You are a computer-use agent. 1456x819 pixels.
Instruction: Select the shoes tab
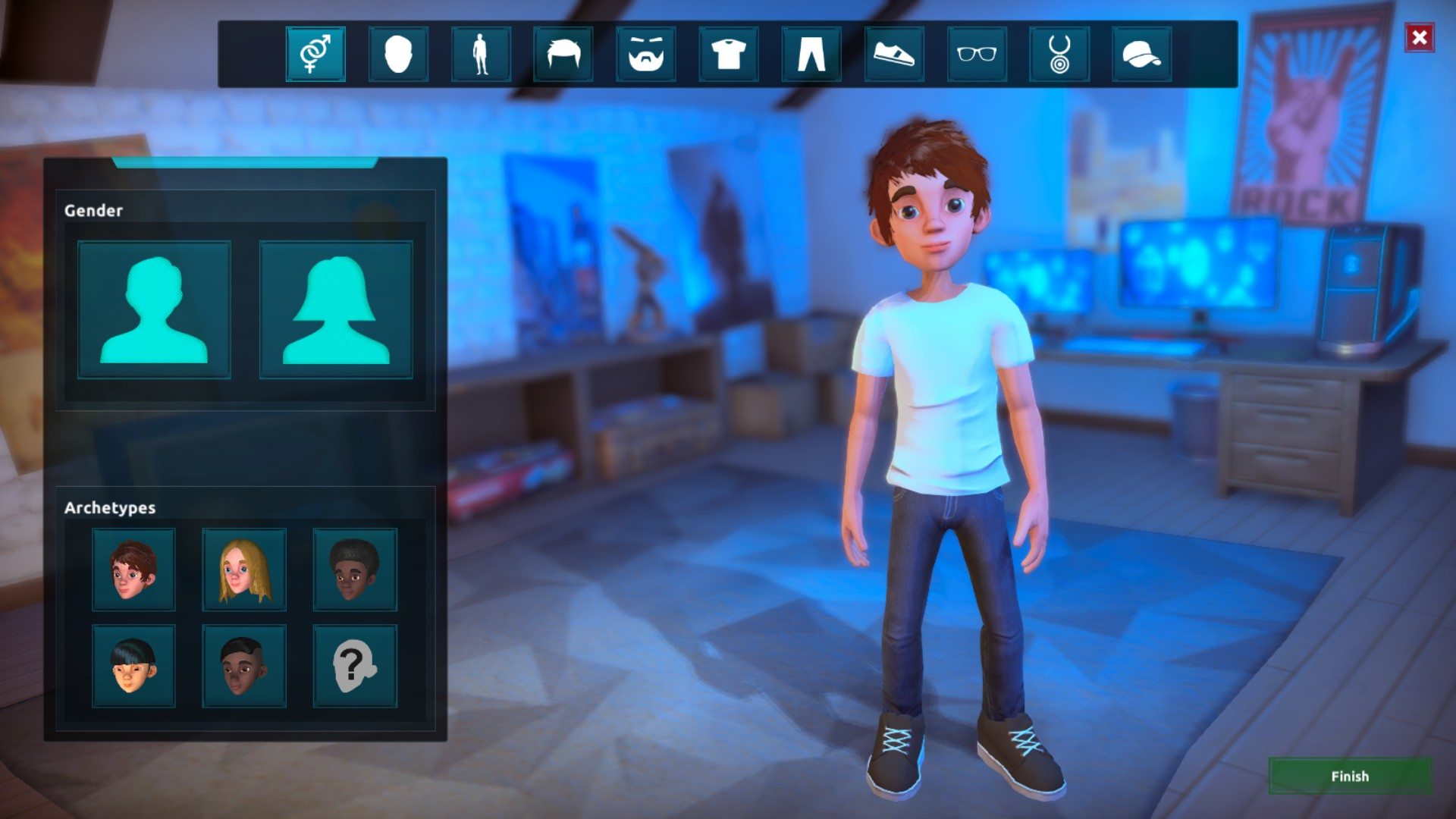click(894, 54)
